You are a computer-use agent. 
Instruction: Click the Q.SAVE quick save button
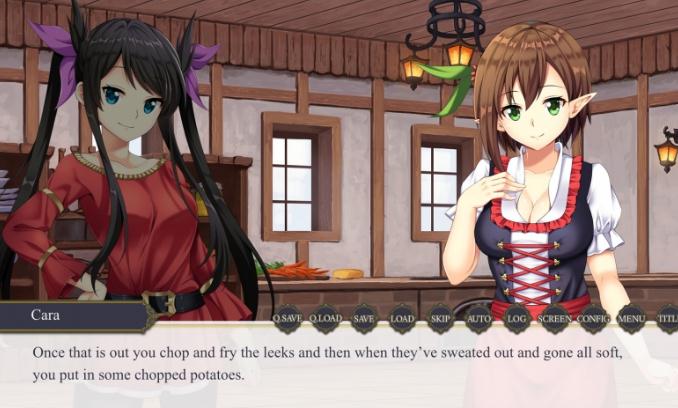coord(287,318)
